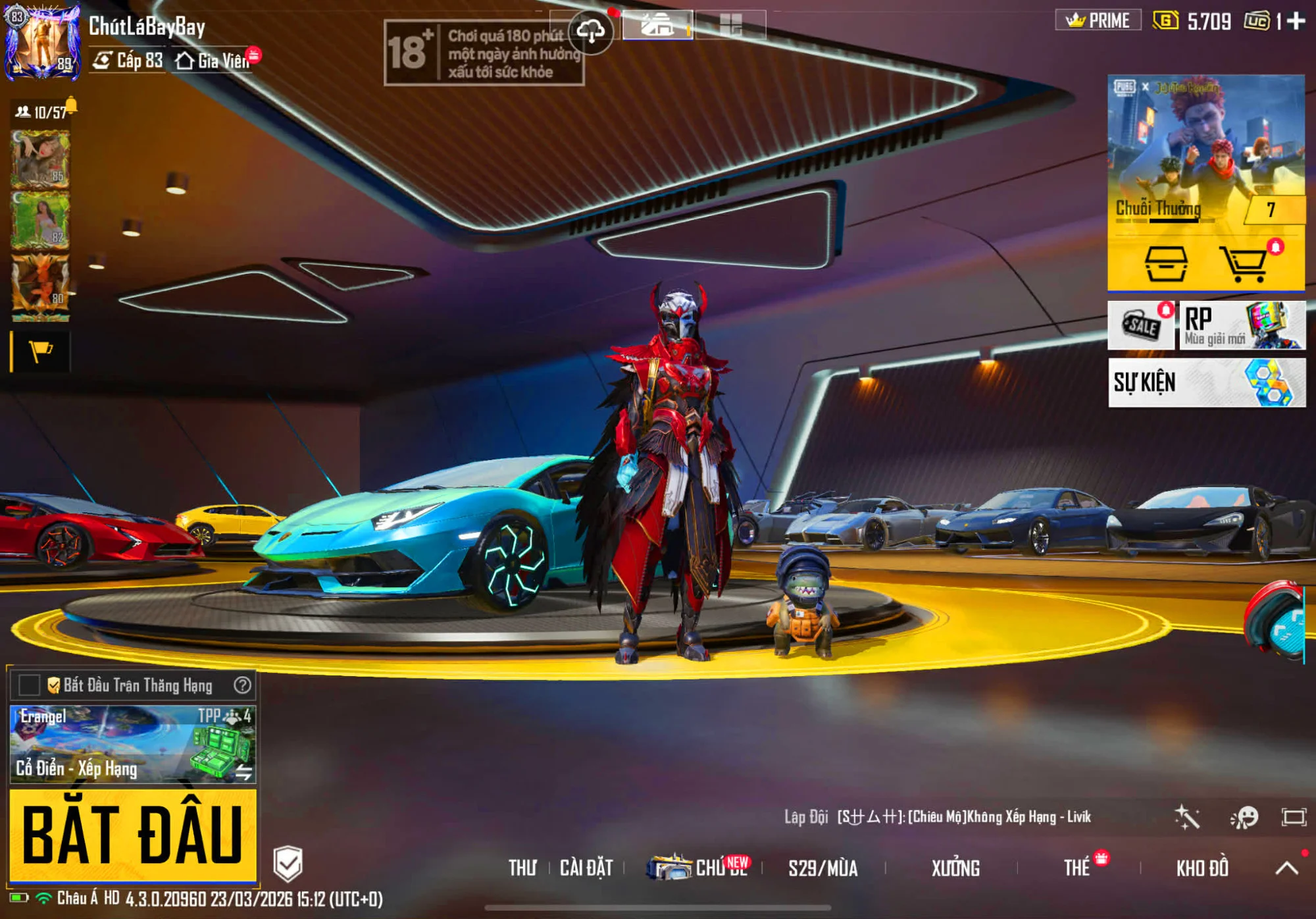The width and height of the screenshot is (1316, 919).
Task: Open CÀI ĐẶT settings
Action: [586, 868]
